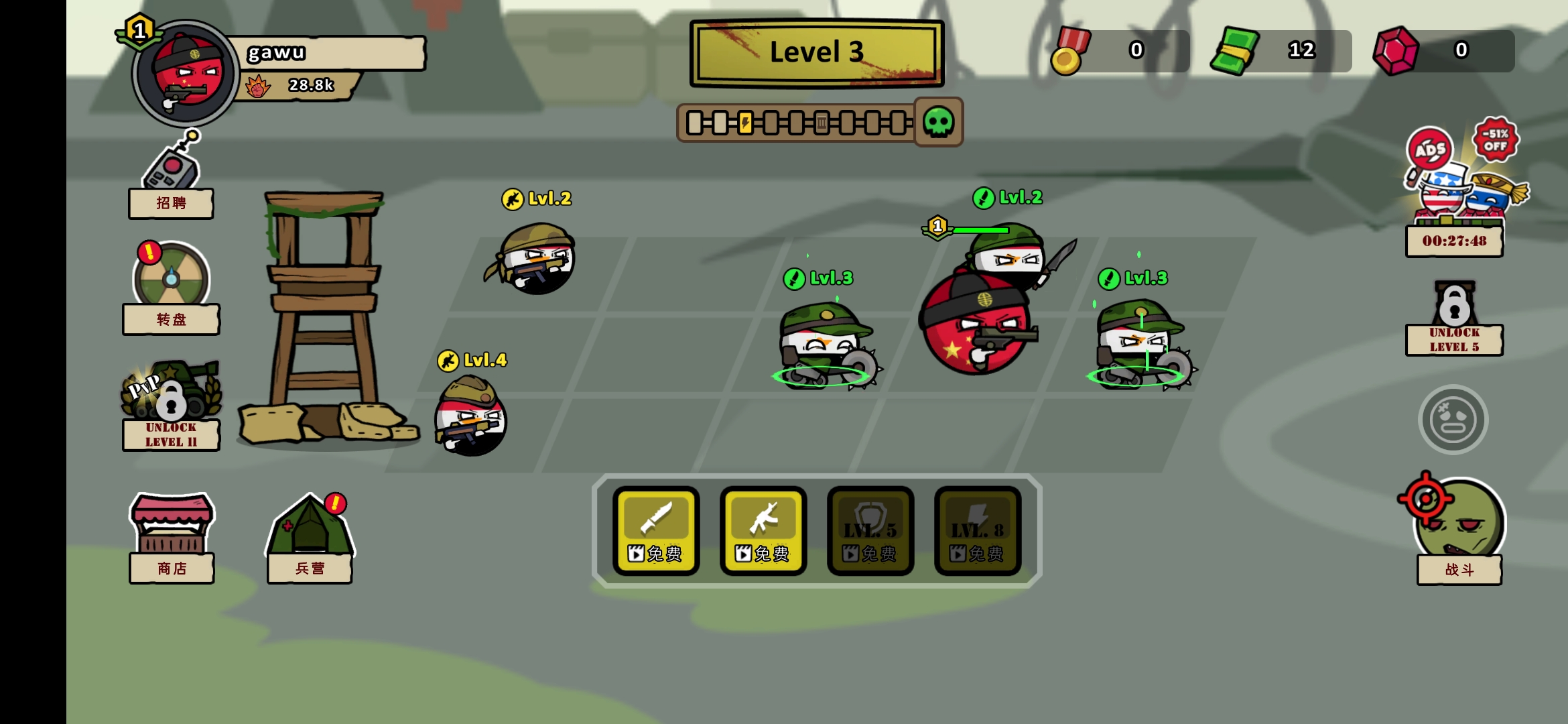Tap the locked LVL. 5 shield slot

tap(870, 530)
